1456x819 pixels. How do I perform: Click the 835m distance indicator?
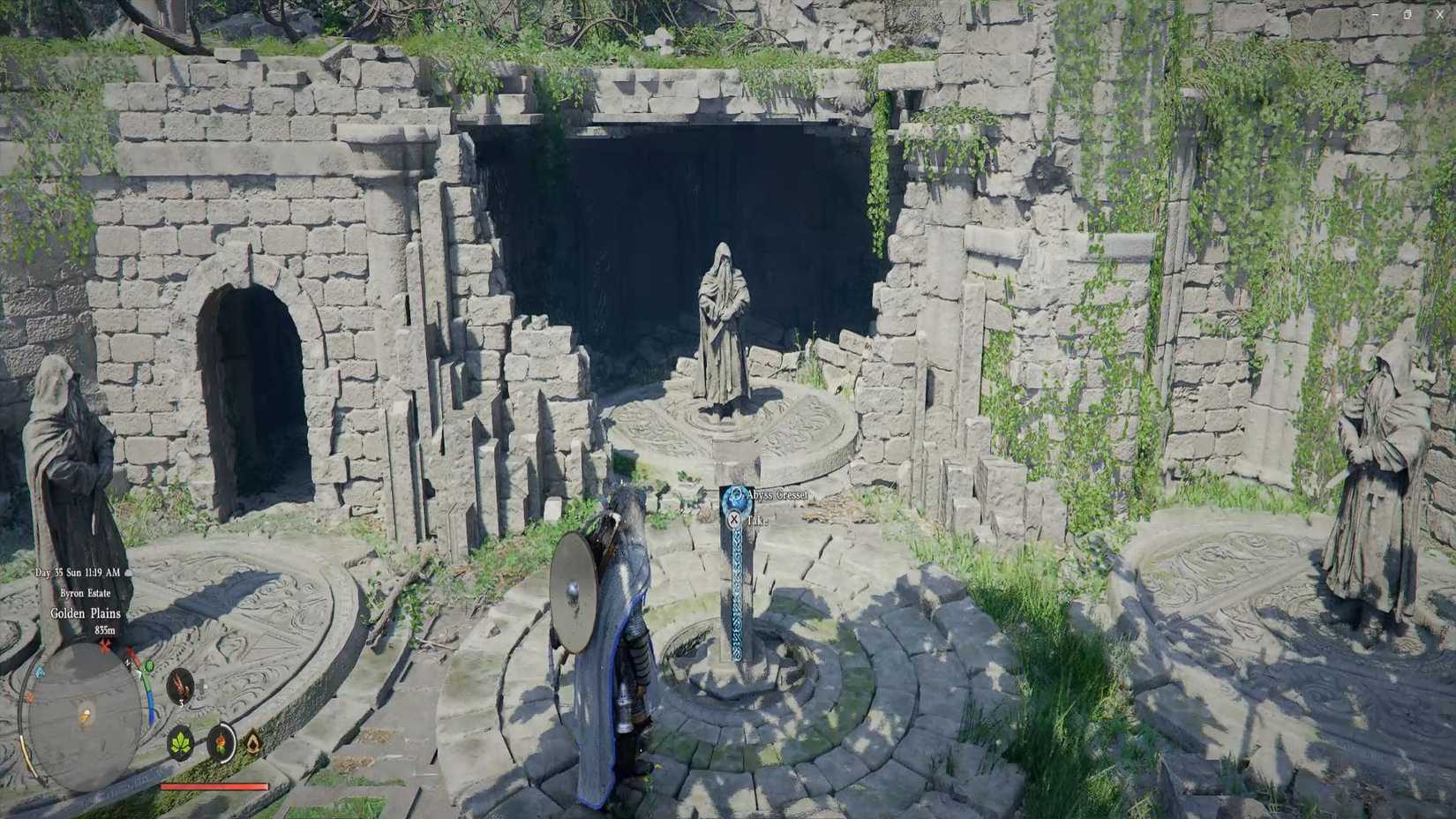106,630
